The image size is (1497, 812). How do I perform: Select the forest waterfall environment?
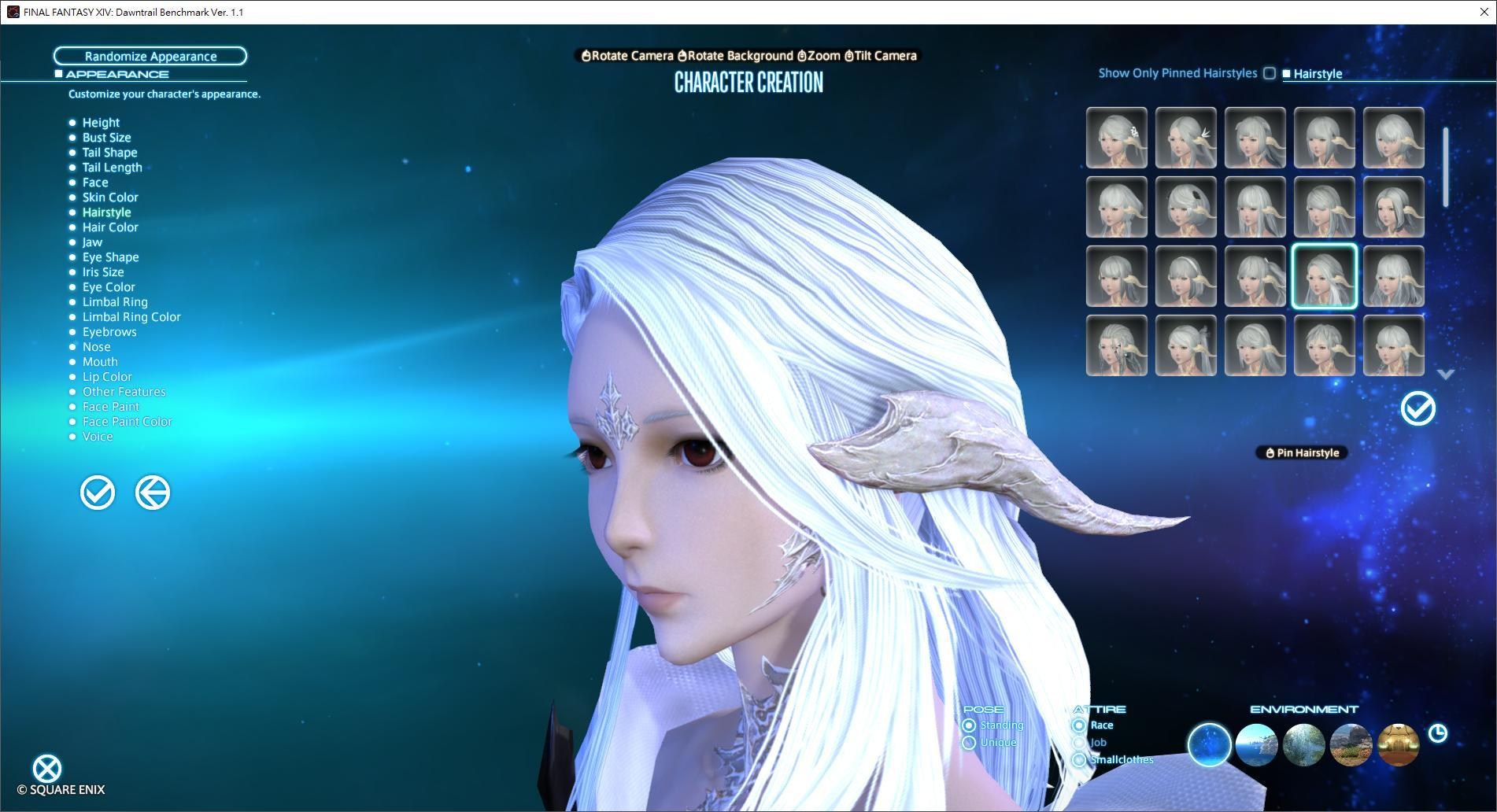pyautogui.click(x=1304, y=745)
